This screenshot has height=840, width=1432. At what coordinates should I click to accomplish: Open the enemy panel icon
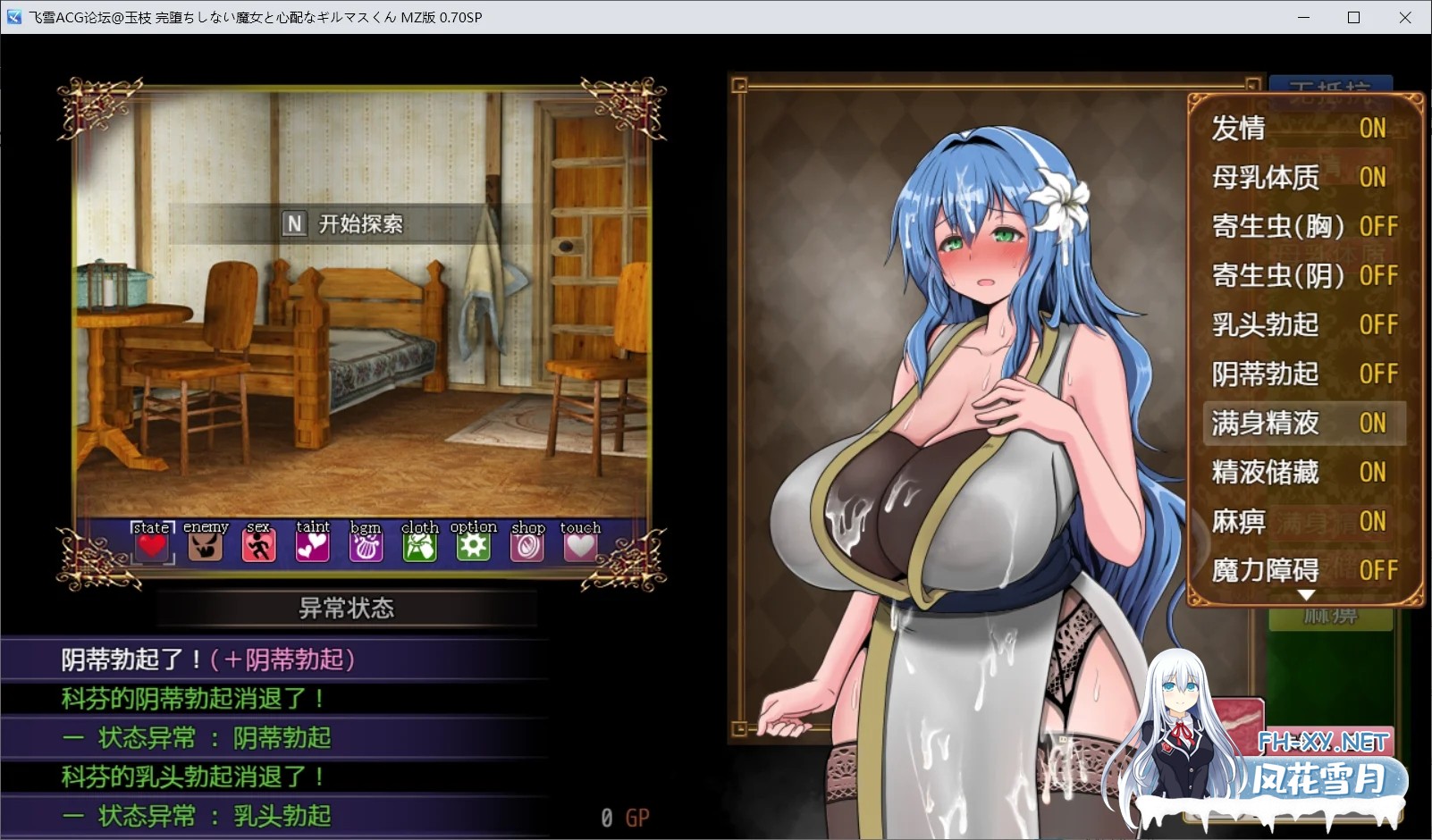[205, 543]
